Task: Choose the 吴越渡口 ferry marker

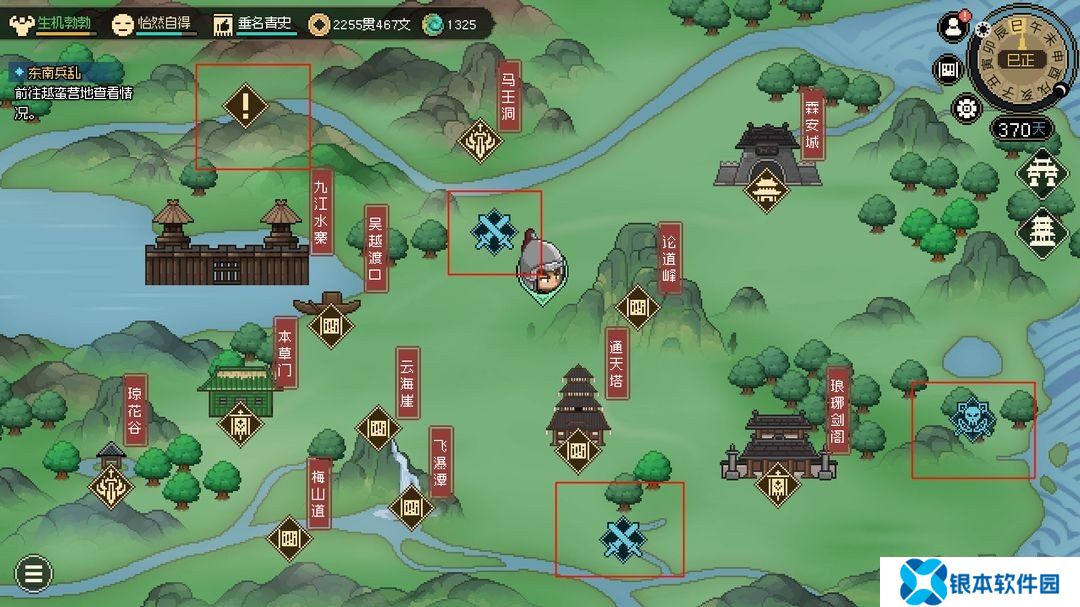Action: tap(332, 324)
